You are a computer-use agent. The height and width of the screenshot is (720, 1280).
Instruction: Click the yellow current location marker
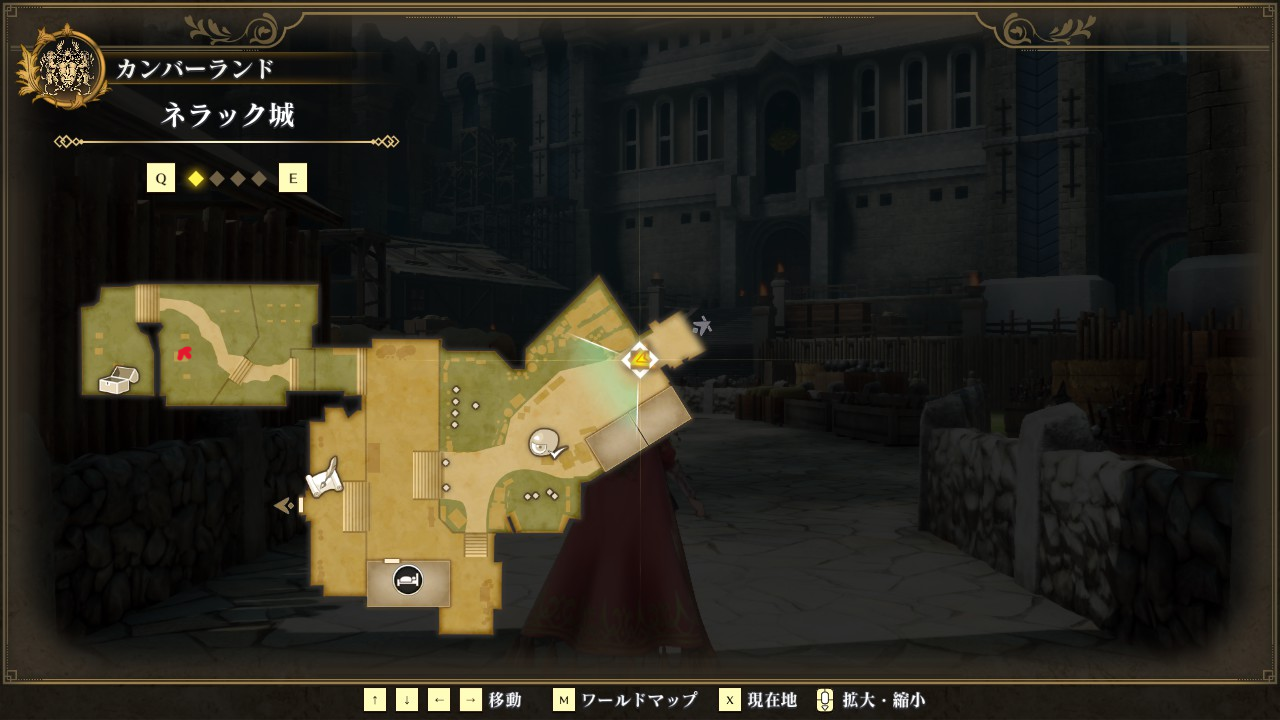tap(639, 359)
